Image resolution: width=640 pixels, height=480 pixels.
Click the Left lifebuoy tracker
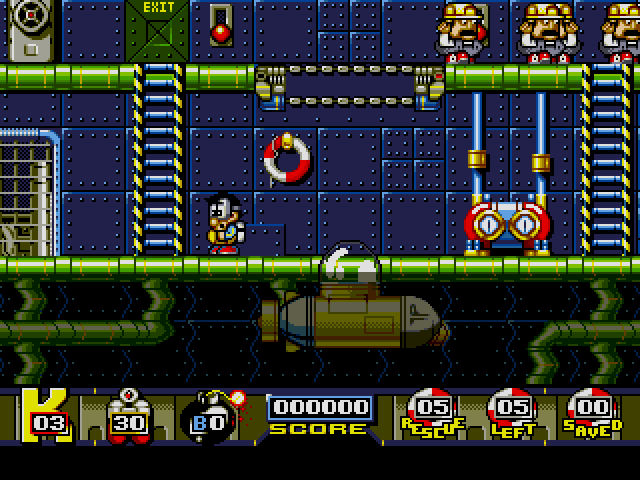[511, 412]
